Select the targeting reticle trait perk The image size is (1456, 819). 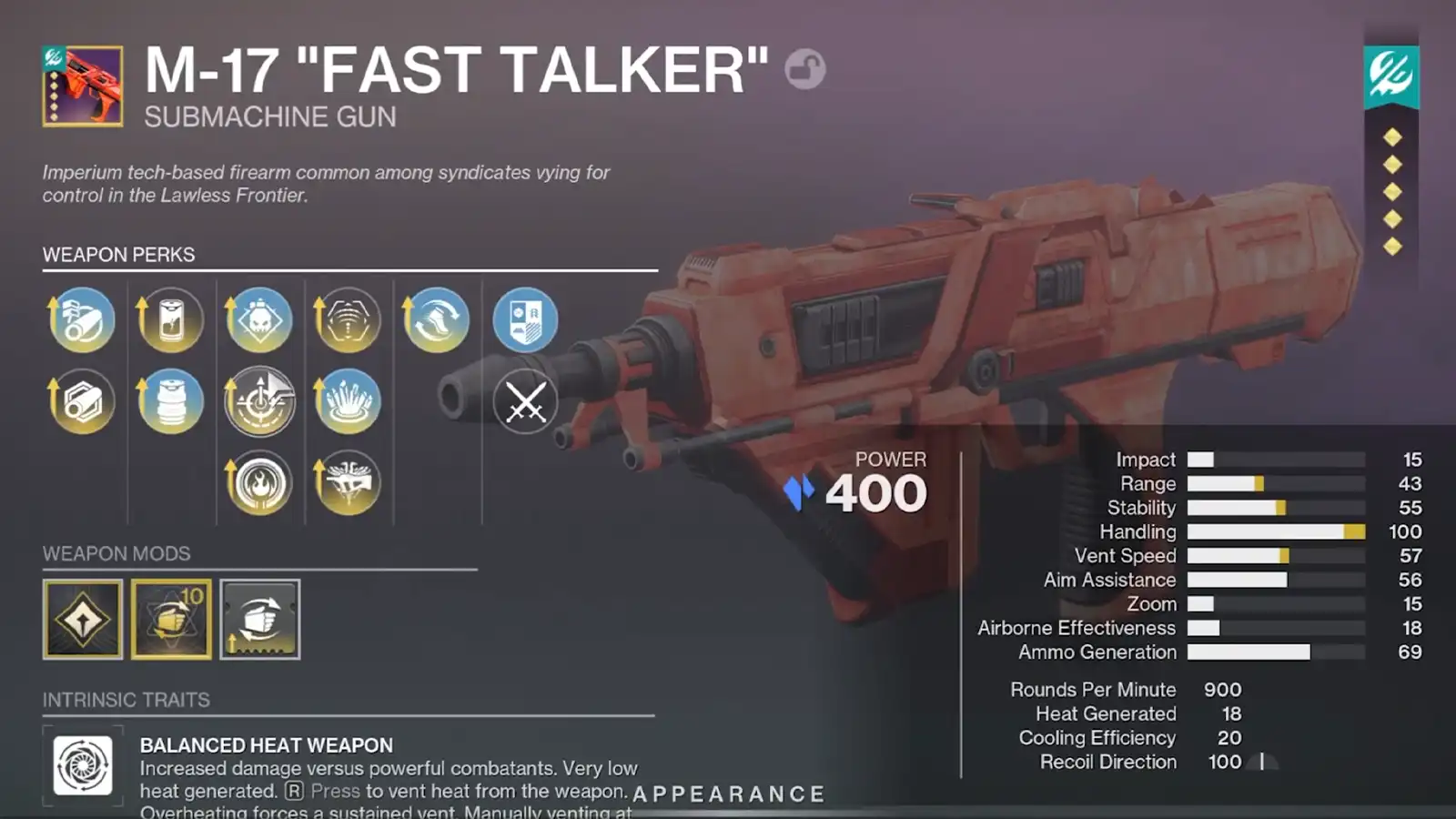[259, 400]
